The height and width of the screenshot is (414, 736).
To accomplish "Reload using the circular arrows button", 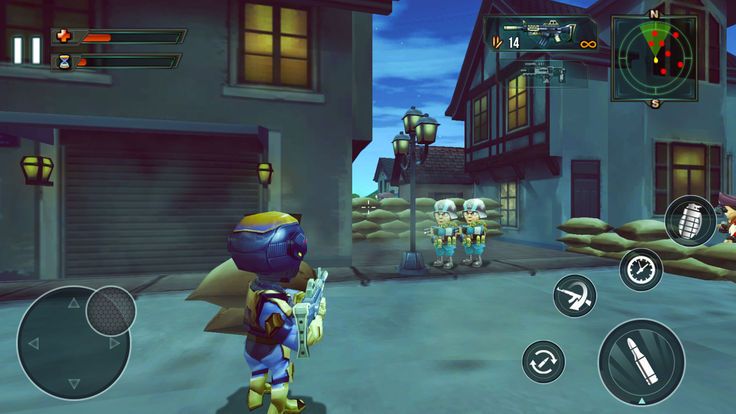I will [544, 361].
